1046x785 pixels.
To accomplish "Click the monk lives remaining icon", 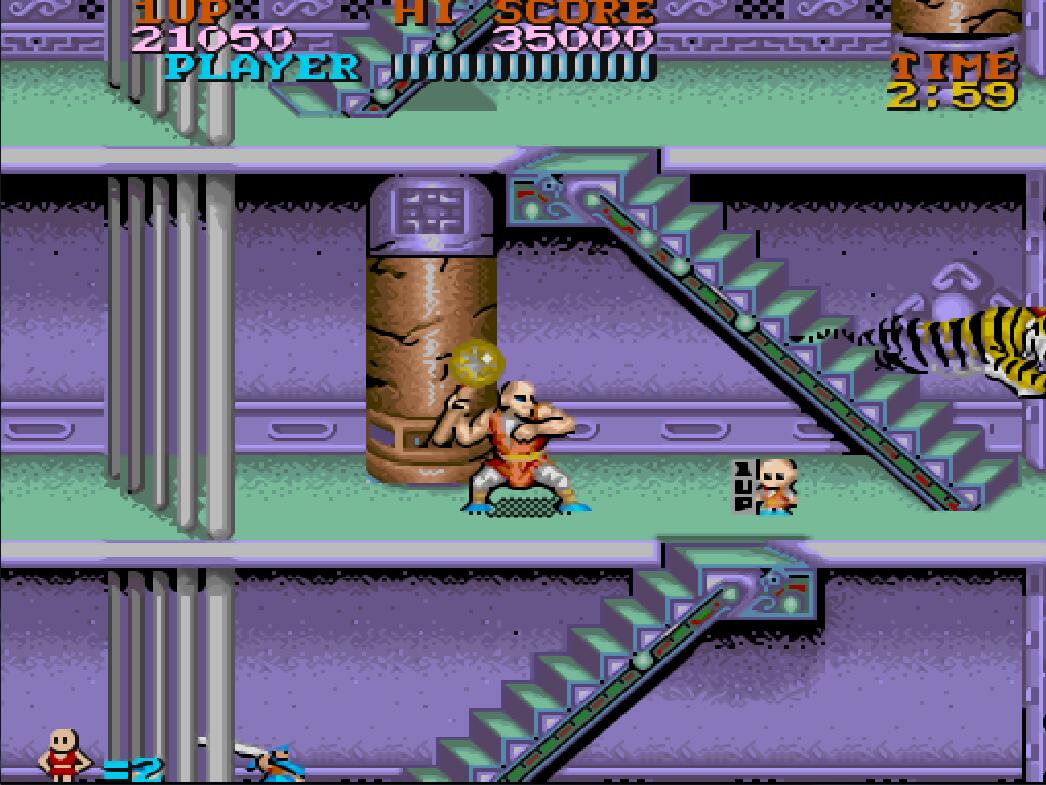I will [64, 754].
